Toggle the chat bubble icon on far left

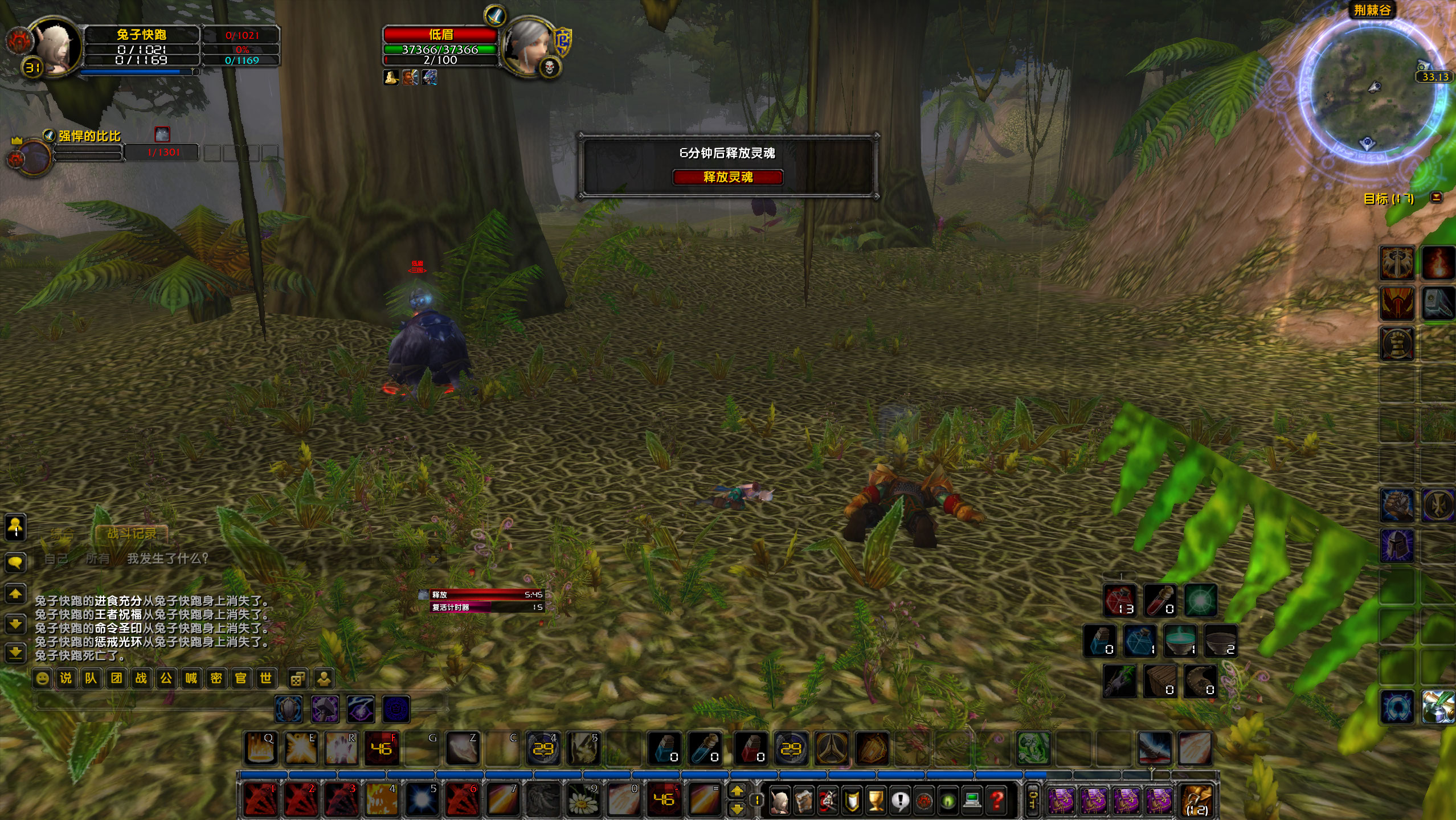(x=15, y=563)
